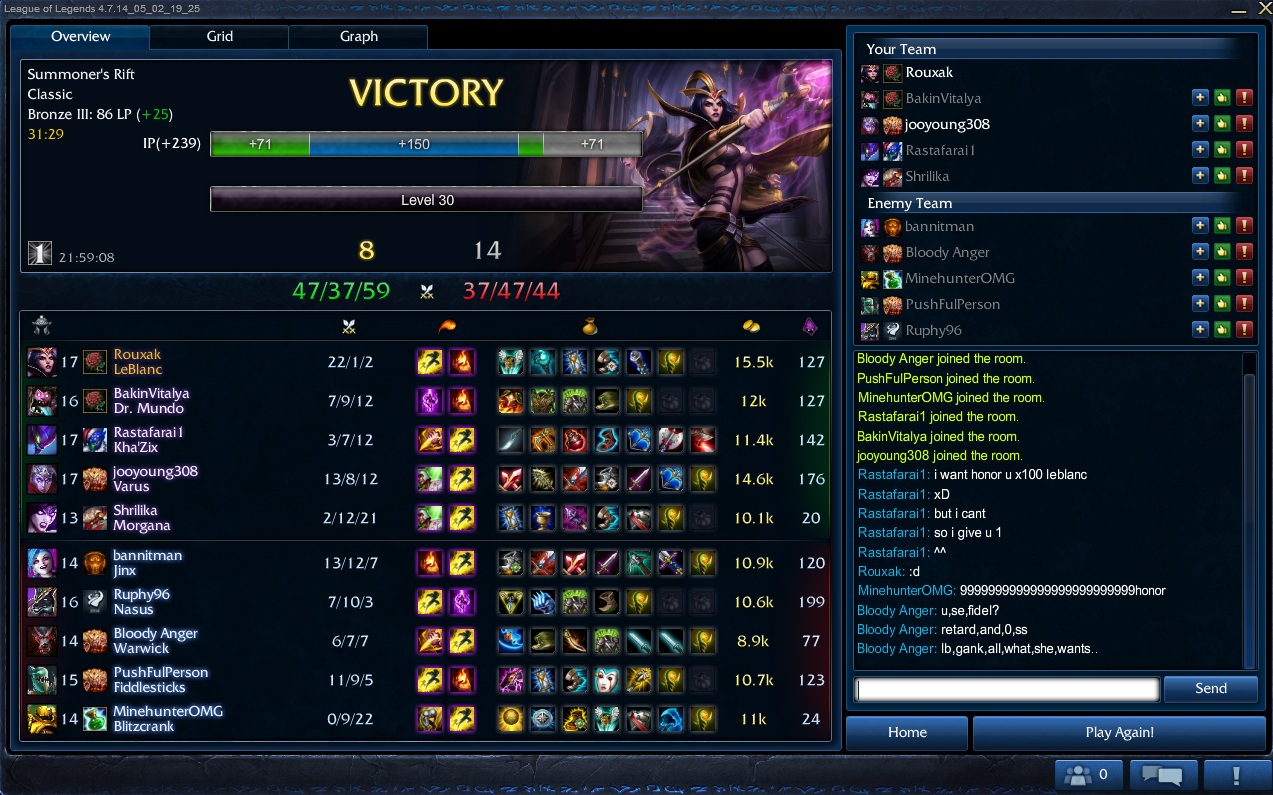Send the chat message
This screenshot has width=1273, height=795.
point(1210,688)
